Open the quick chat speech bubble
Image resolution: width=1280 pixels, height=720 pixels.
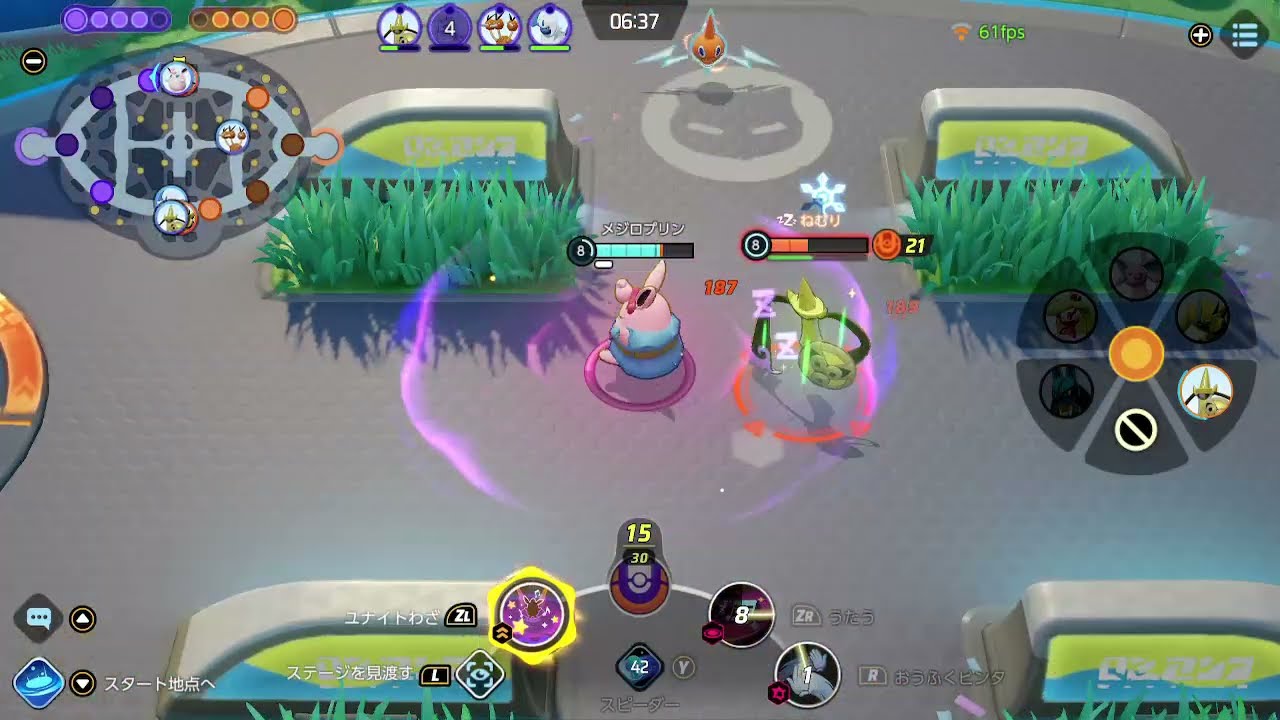(x=39, y=618)
